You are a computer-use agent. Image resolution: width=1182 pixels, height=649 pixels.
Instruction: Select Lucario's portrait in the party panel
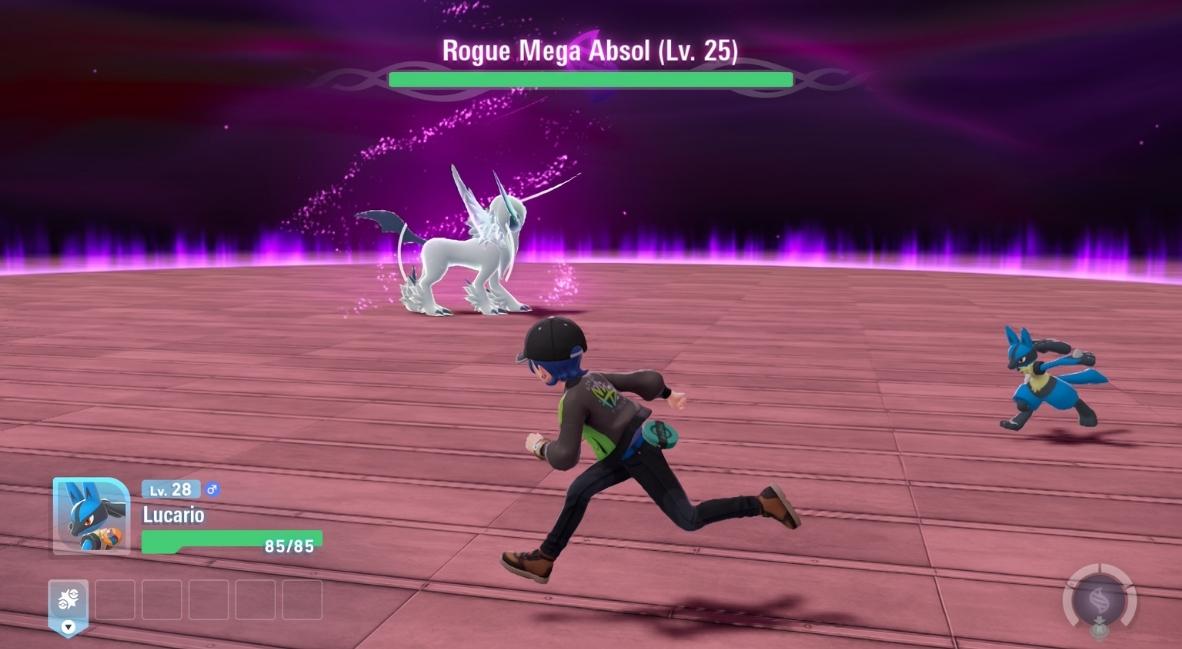pyautogui.click(x=91, y=516)
